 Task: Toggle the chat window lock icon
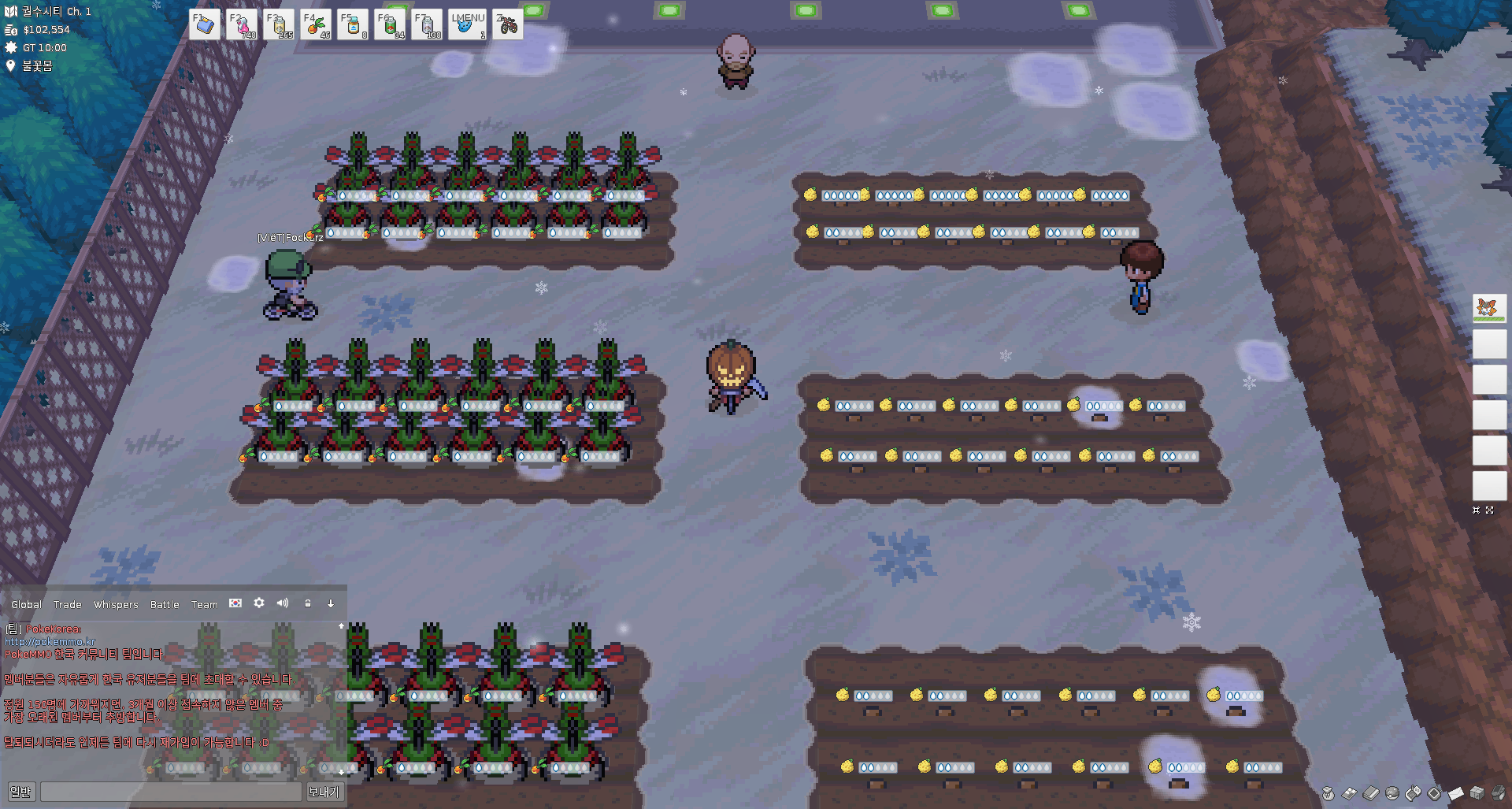[308, 603]
